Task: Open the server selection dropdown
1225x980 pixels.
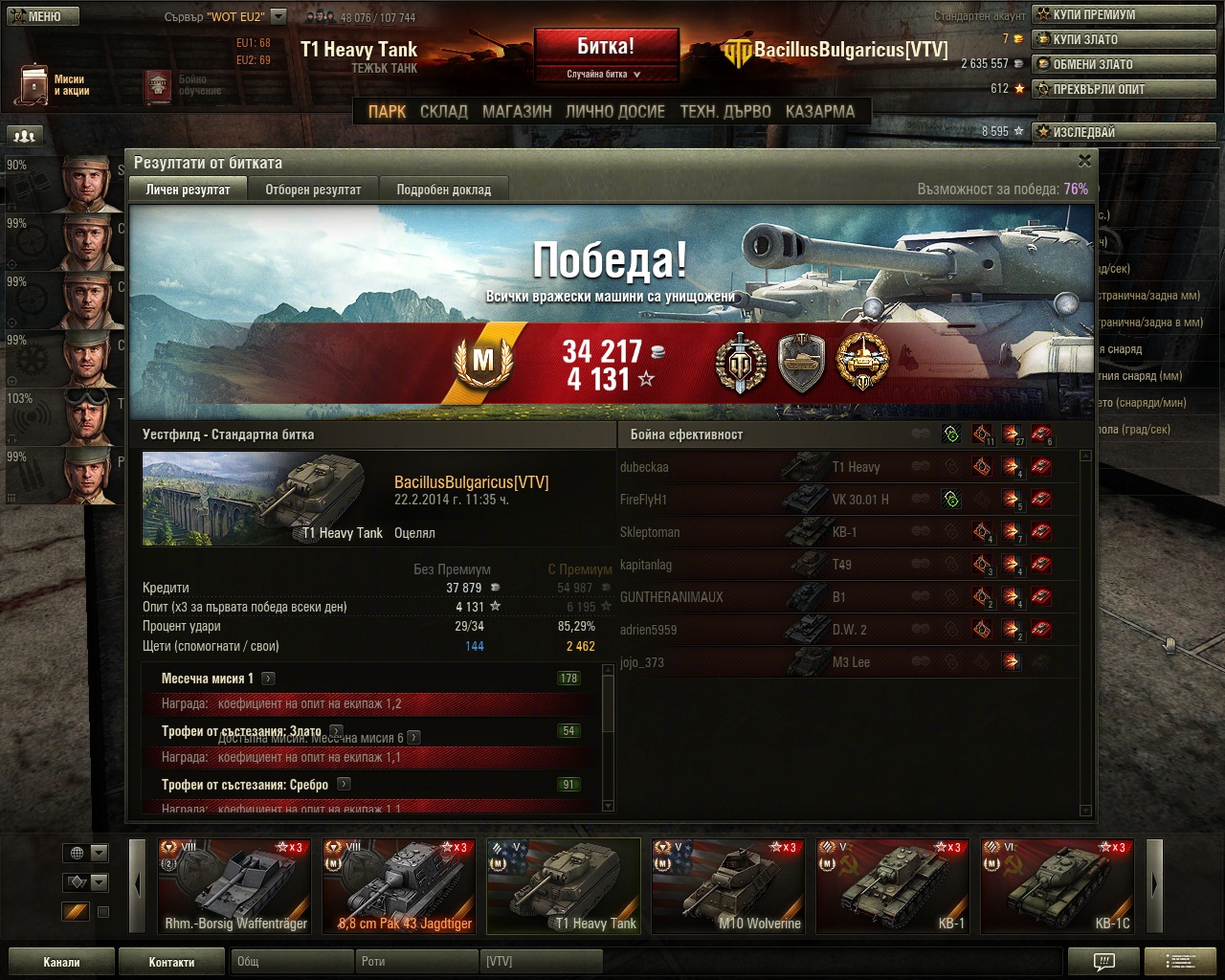Action: click(x=278, y=16)
